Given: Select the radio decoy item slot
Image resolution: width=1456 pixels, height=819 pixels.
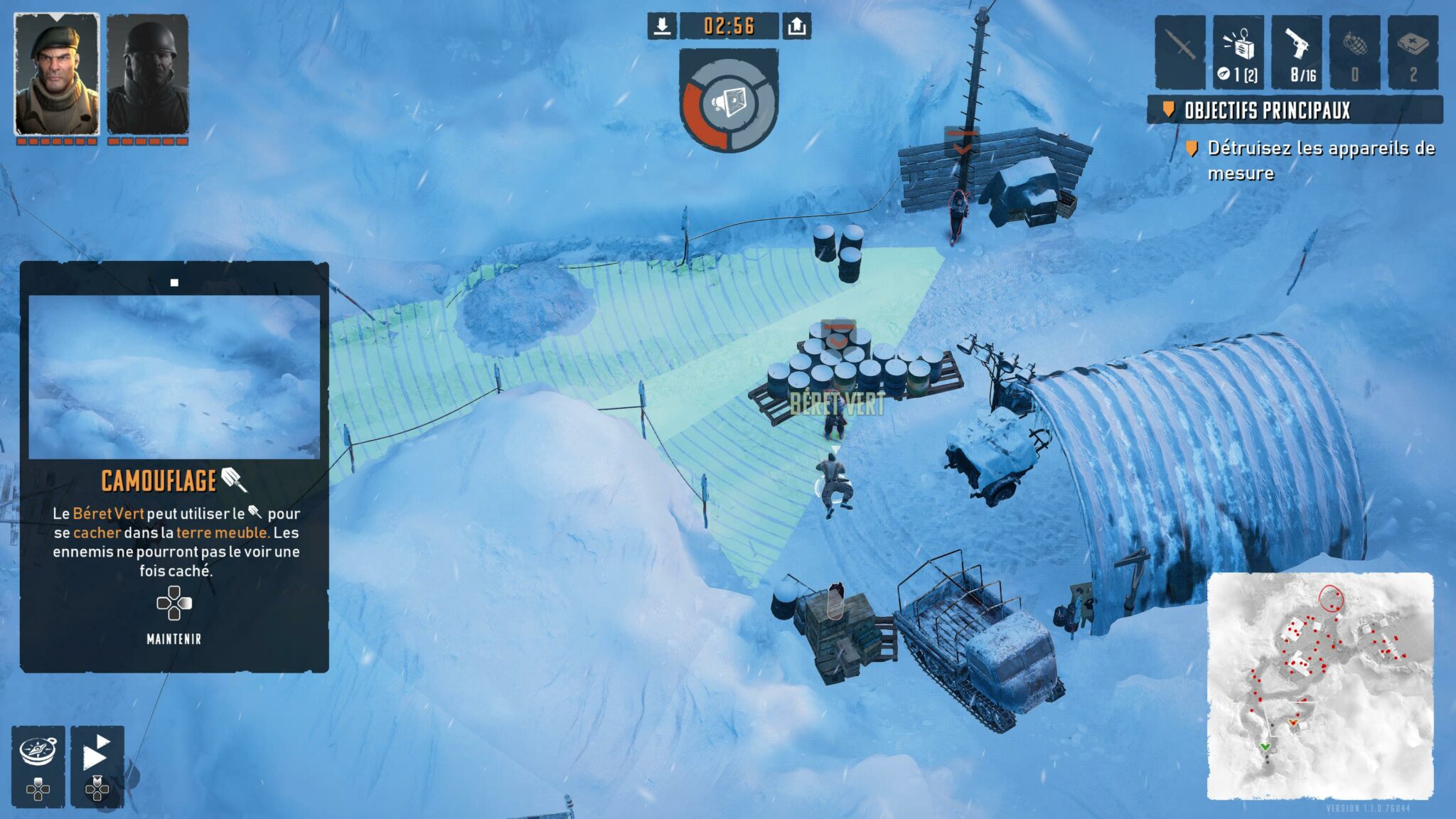Looking at the screenshot, I should pos(1238,53).
